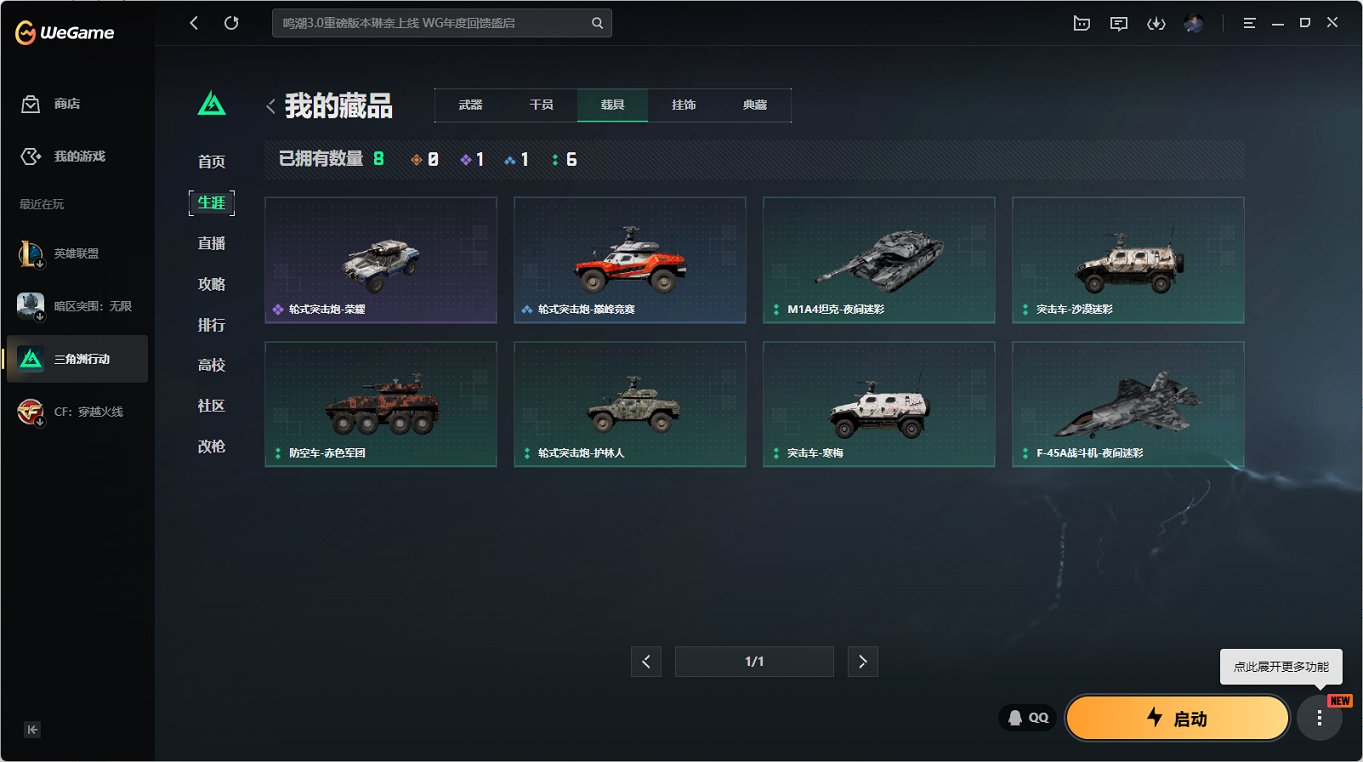Click the back arrow beside 我的藏品
Image resolution: width=1363 pixels, height=762 pixels.
(x=270, y=103)
